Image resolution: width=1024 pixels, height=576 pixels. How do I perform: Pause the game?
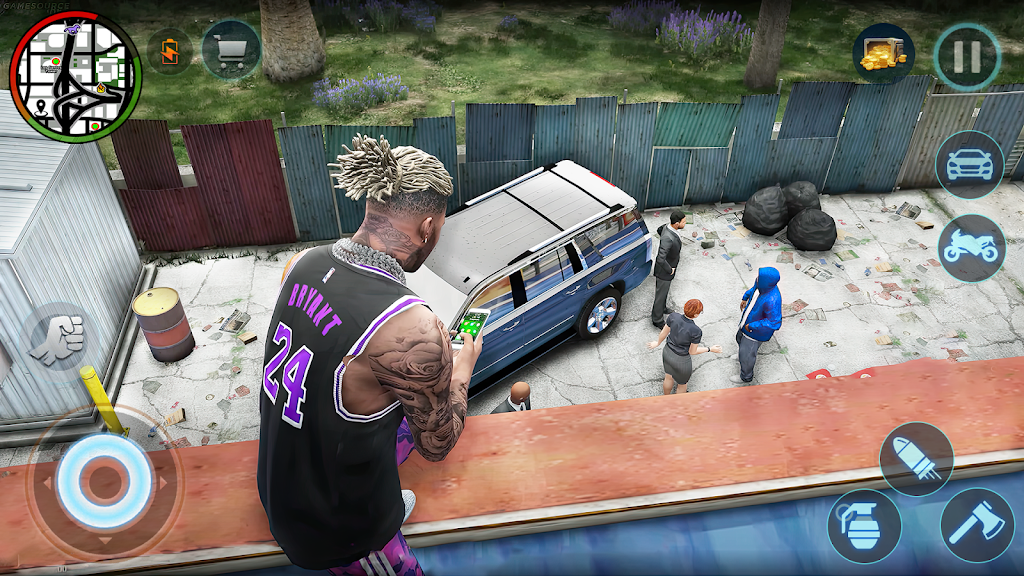coord(967,57)
